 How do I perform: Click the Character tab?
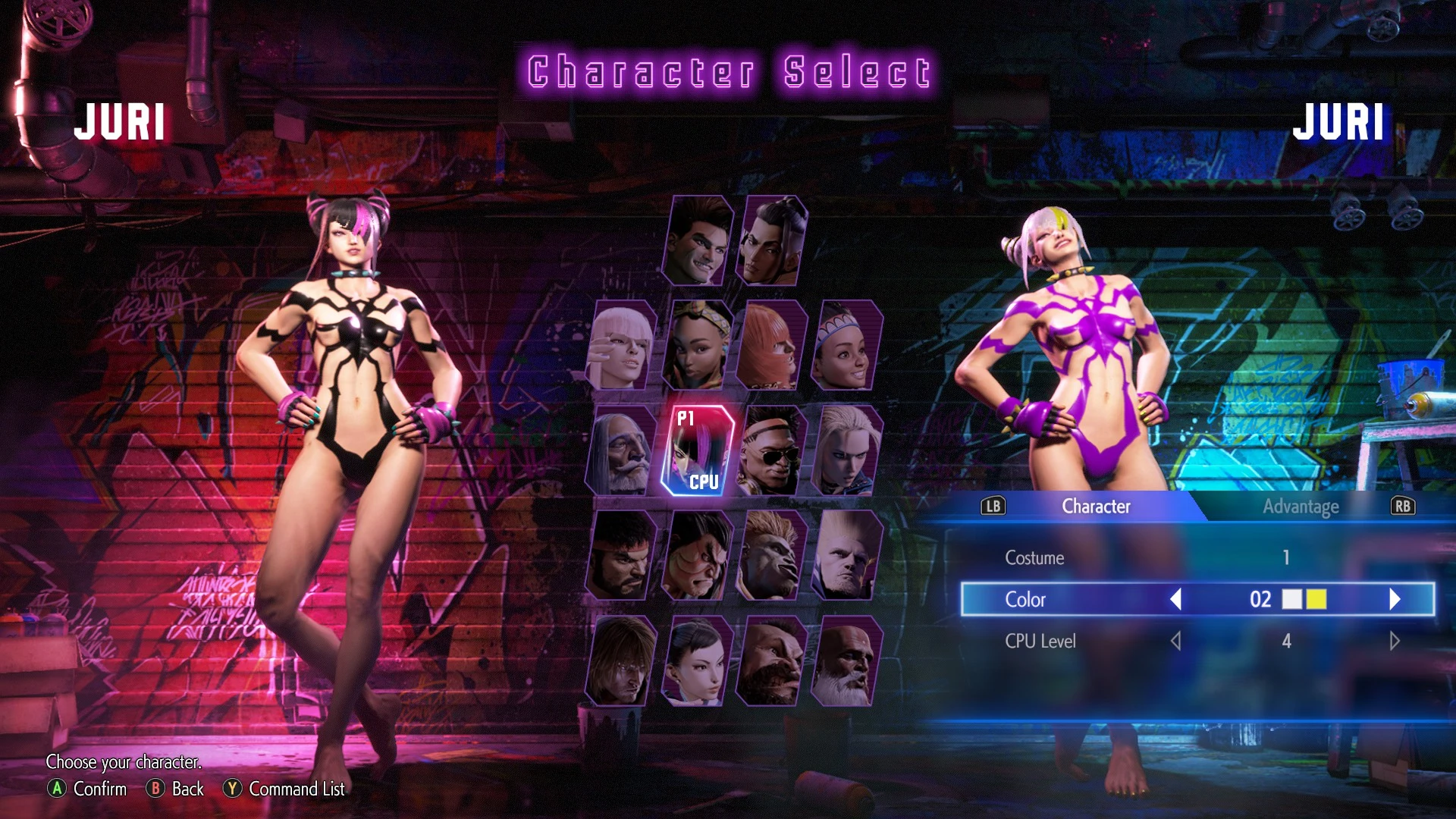[1095, 507]
